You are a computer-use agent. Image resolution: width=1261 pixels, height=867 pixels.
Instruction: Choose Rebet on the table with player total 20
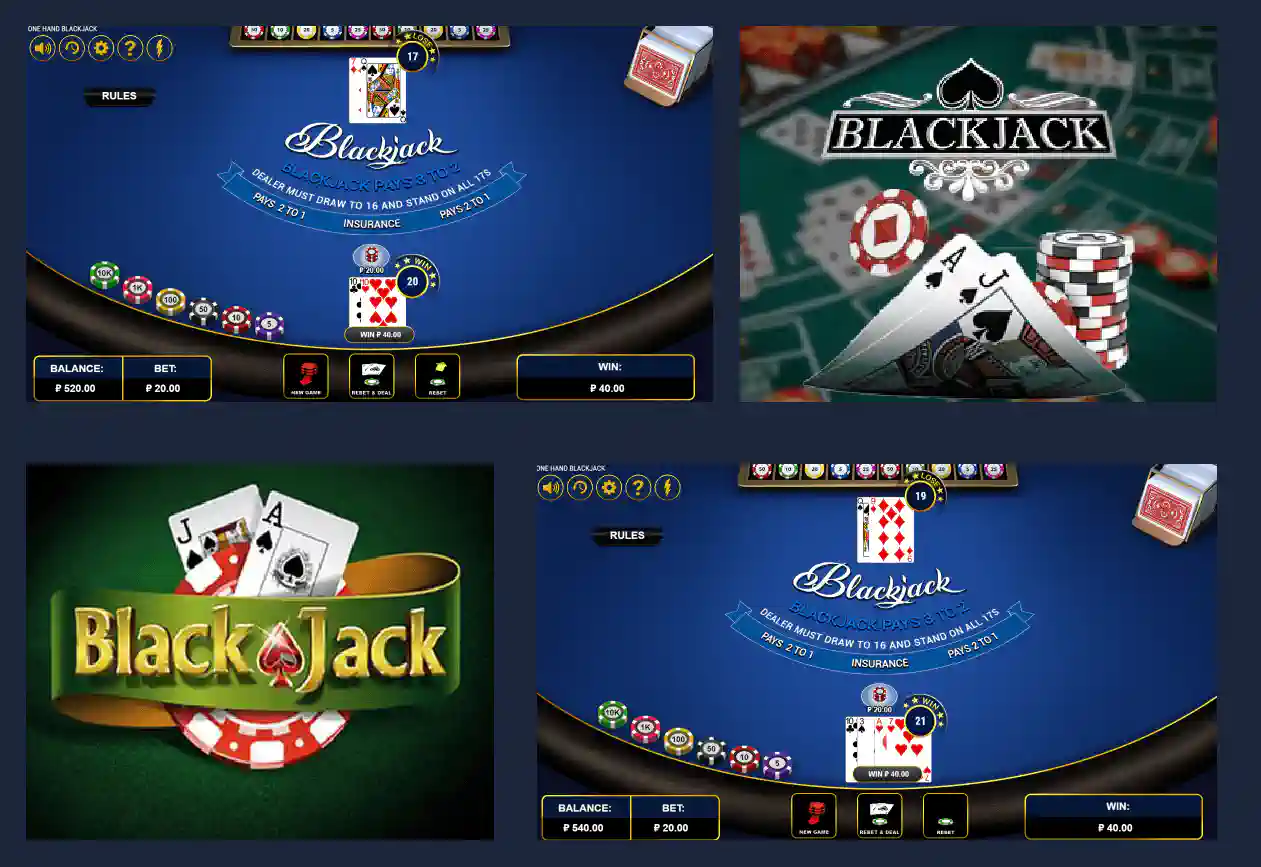pos(437,376)
